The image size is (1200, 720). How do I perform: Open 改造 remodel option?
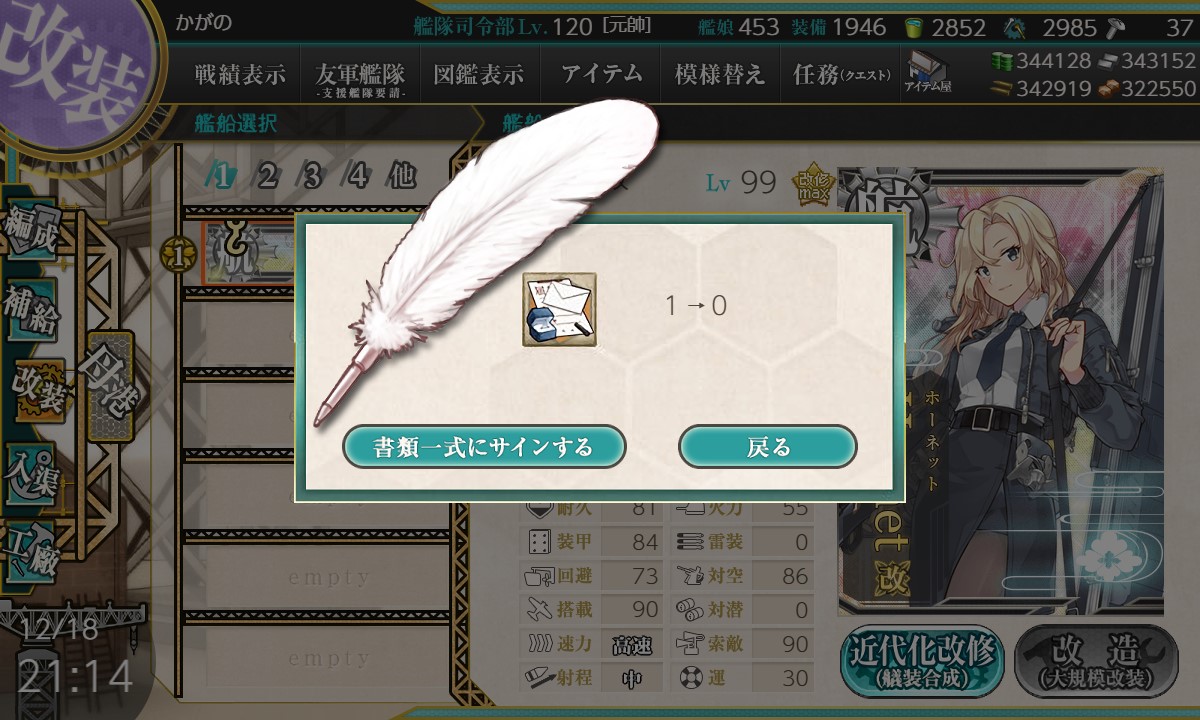click(1097, 662)
